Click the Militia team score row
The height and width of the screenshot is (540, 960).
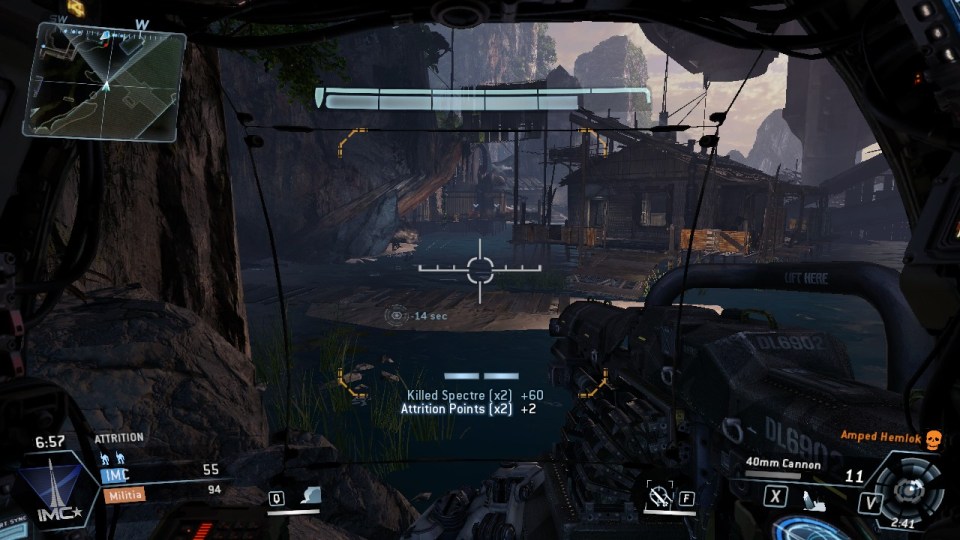160,492
